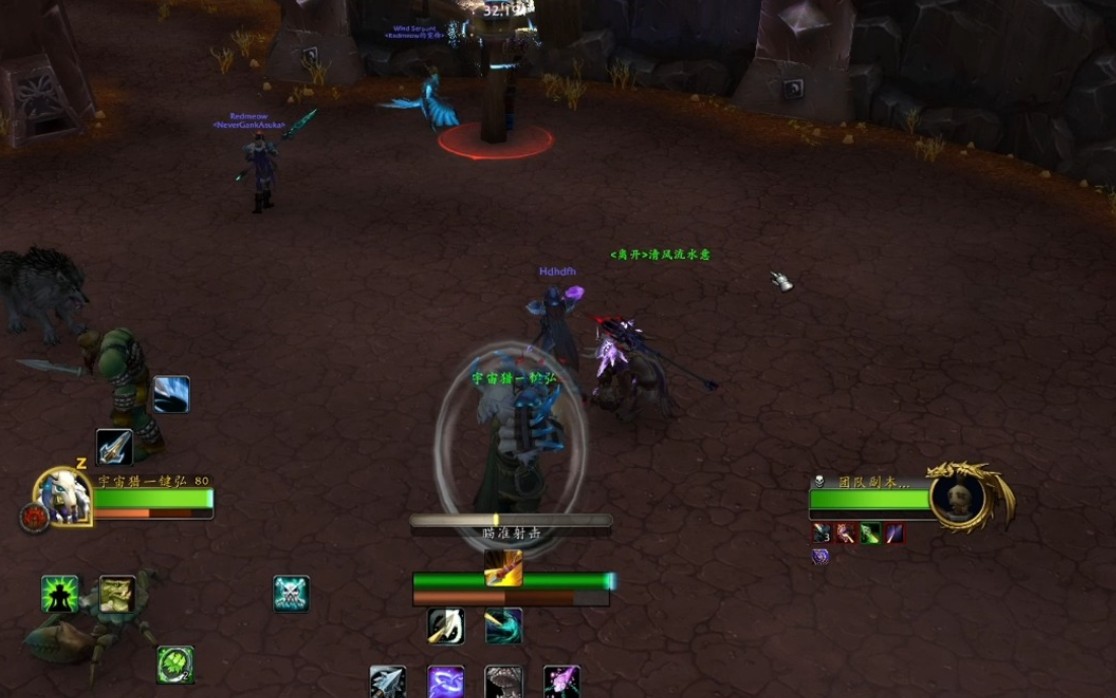
Task: Click the red circular badge beside player portrait
Action: [x=32, y=517]
